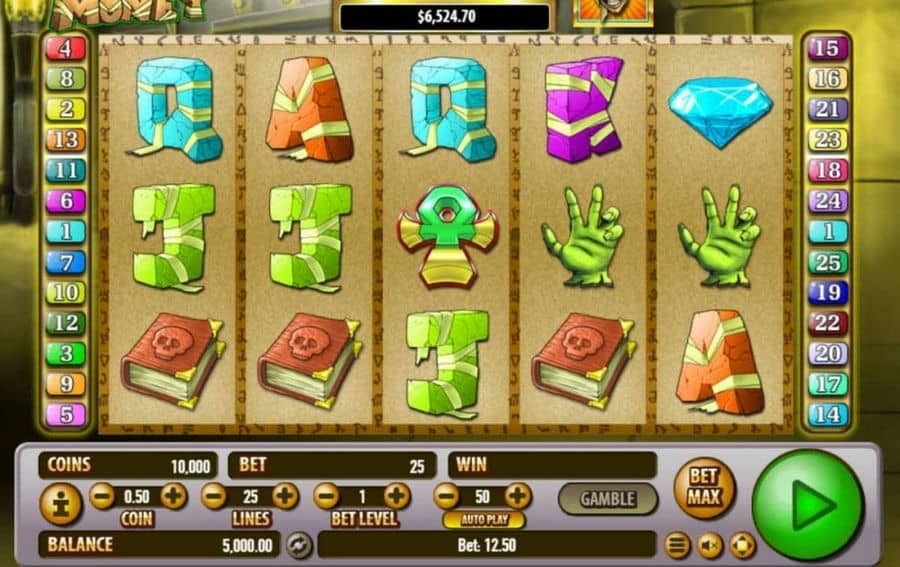900x567 pixels.
Task: Hit the Bet Max button
Action: (704, 488)
